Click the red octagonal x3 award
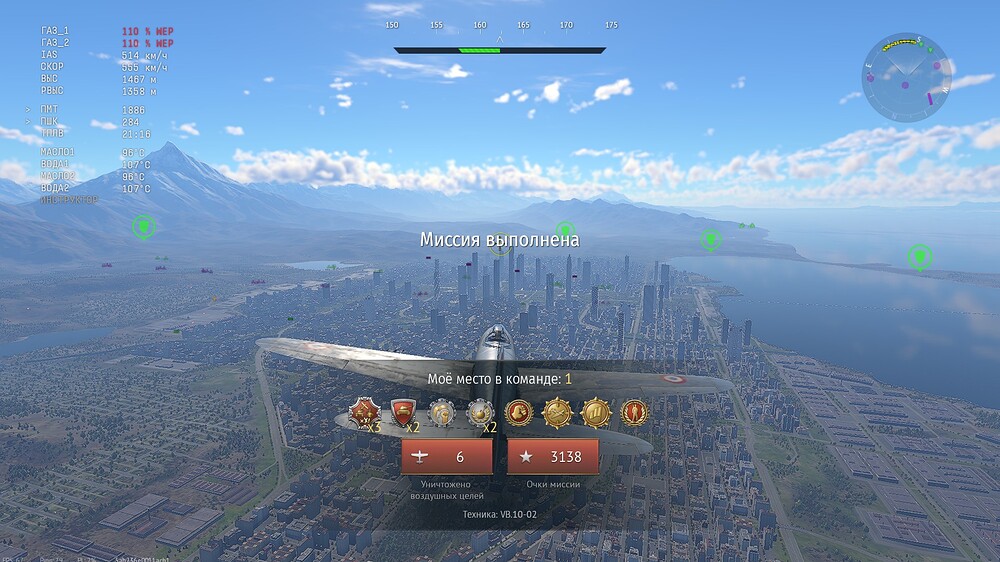This screenshot has width=1000, height=562. pos(364,412)
